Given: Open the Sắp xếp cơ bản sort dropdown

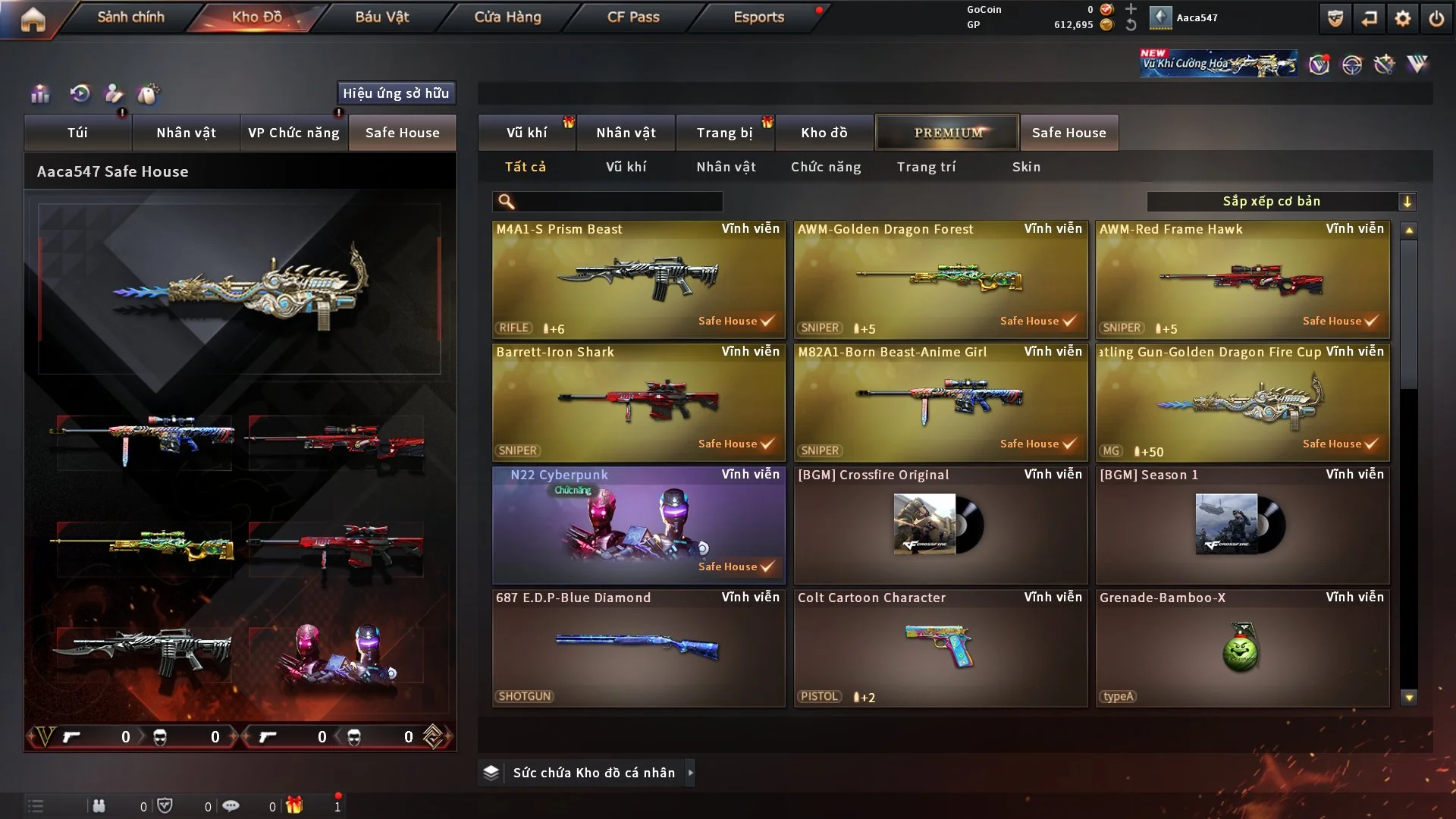Looking at the screenshot, I should [1281, 202].
